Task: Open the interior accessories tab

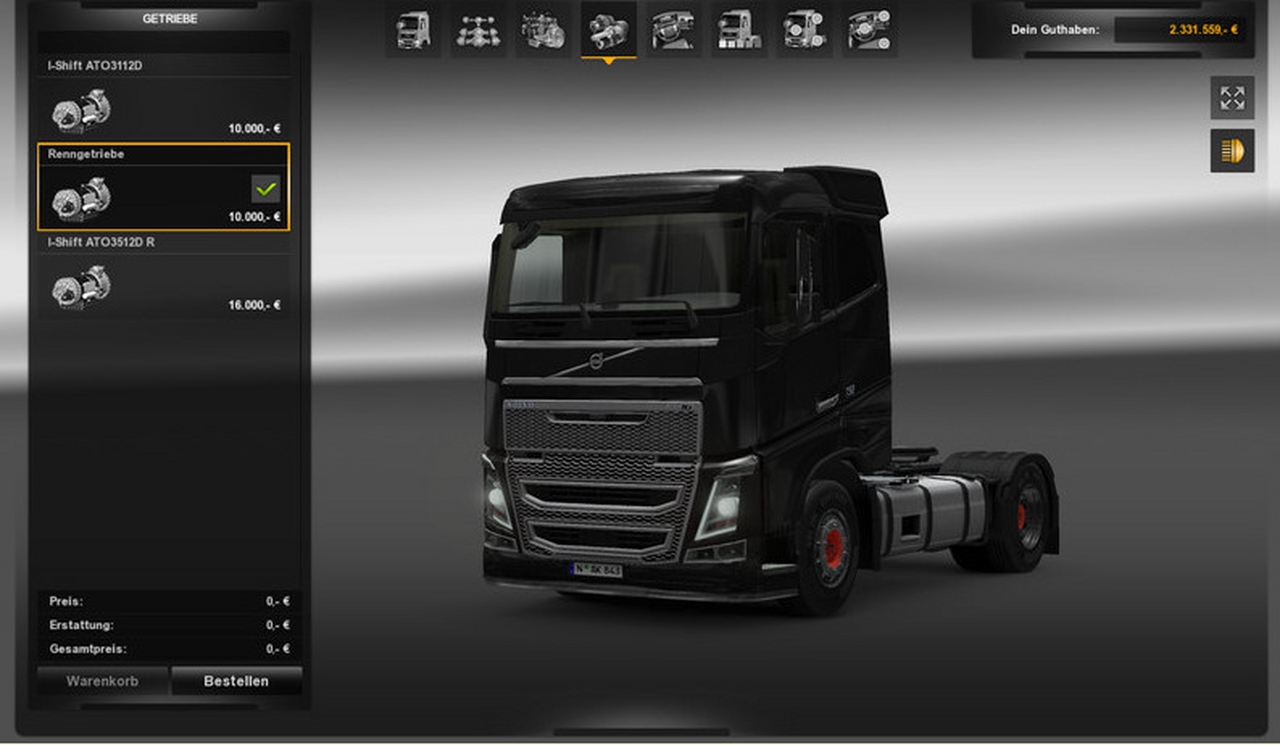Action: [869, 30]
